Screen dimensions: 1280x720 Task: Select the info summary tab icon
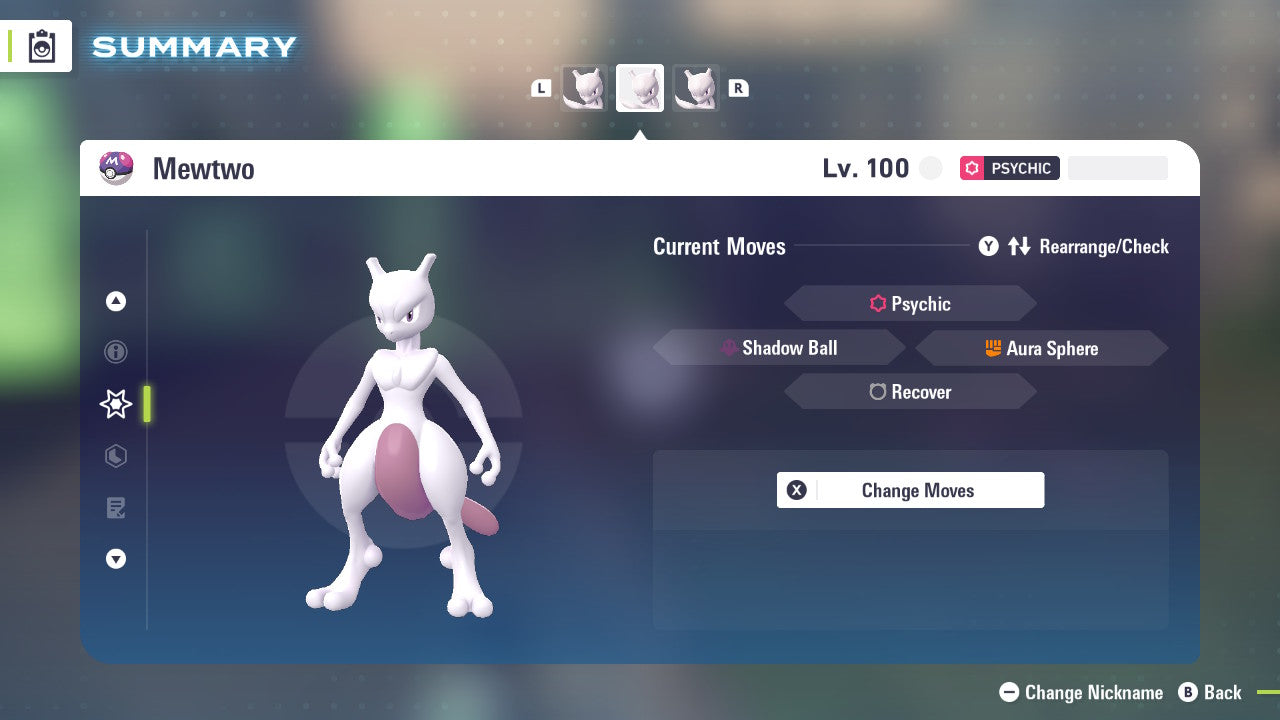116,352
